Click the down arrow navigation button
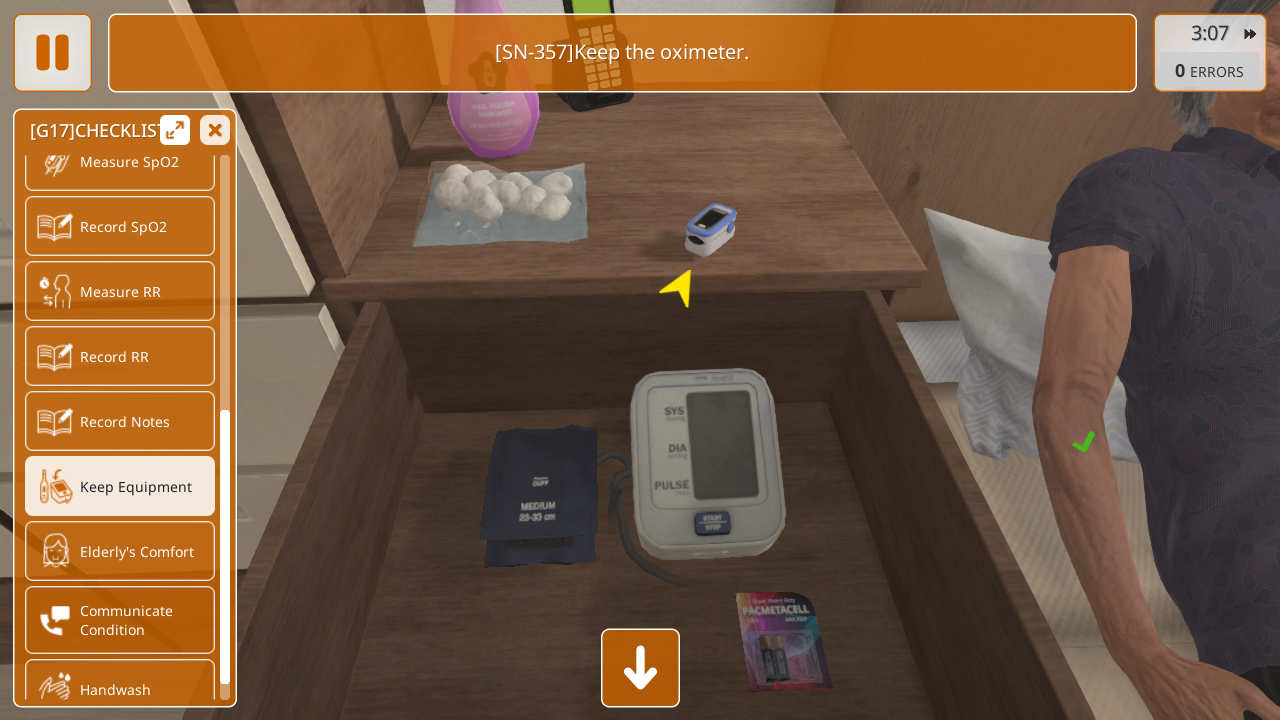This screenshot has width=1280, height=720. tap(640, 668)
